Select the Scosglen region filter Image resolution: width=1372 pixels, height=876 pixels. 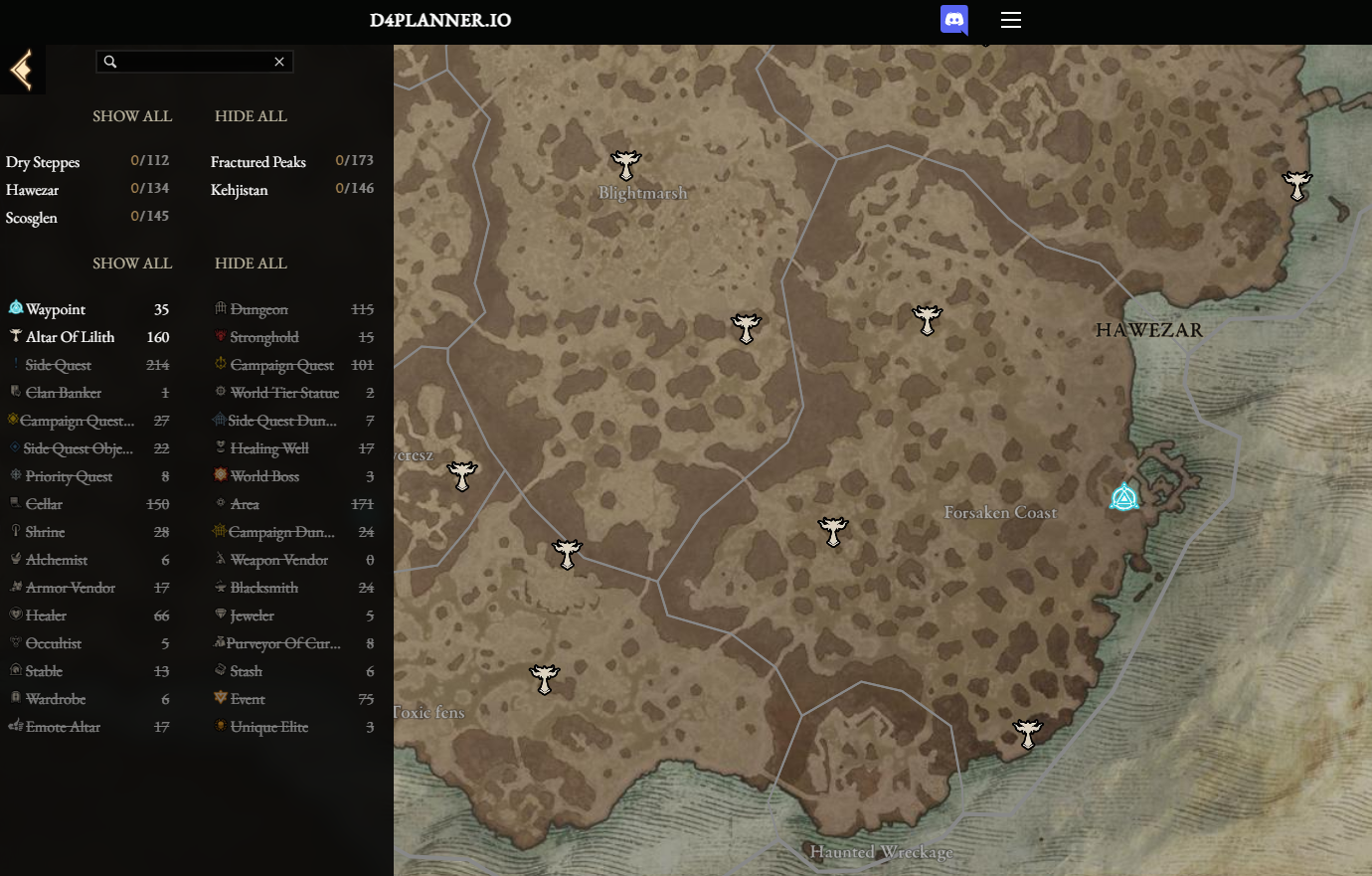32,218
